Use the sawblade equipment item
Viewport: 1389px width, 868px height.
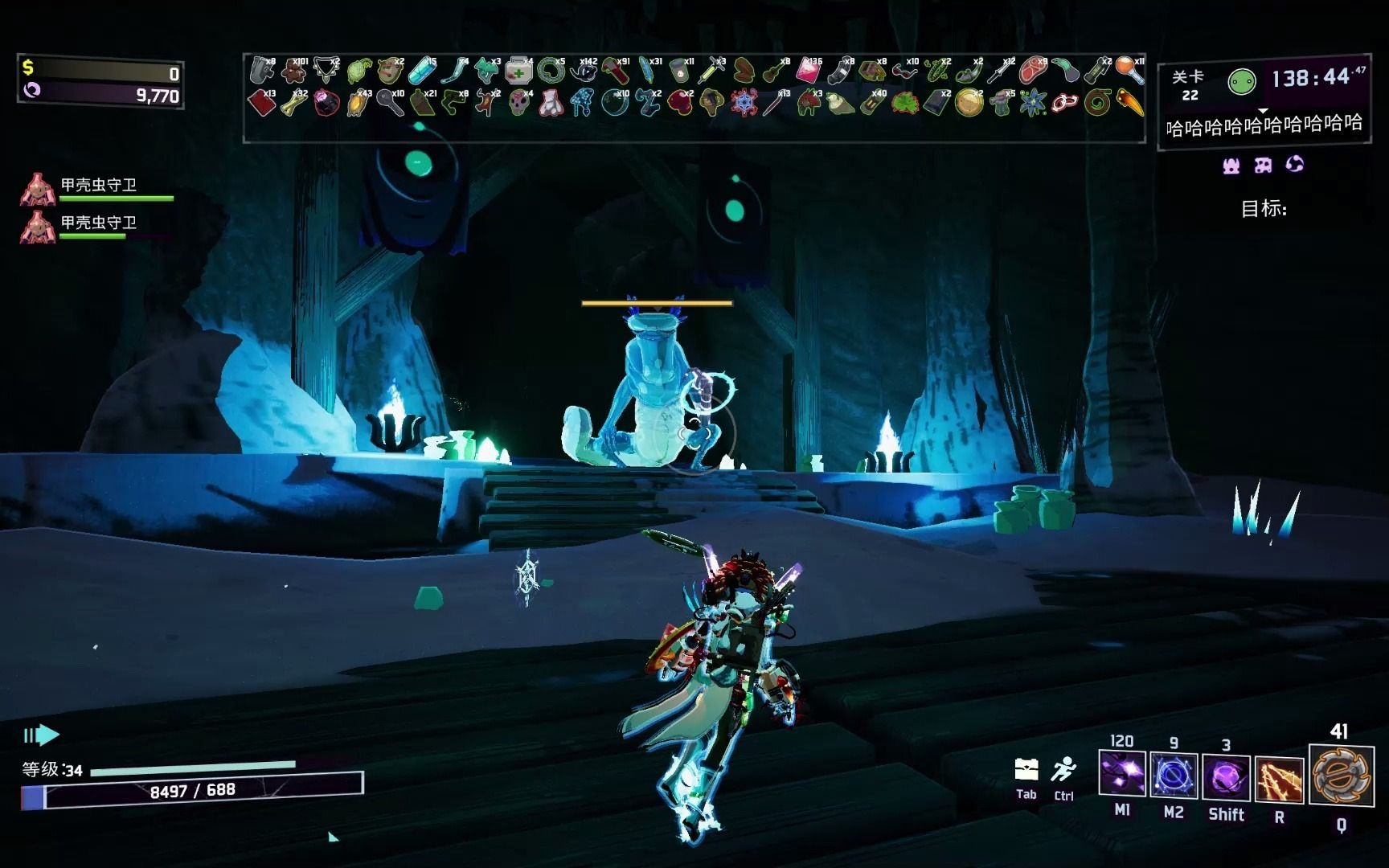(x=1341, y=775)
